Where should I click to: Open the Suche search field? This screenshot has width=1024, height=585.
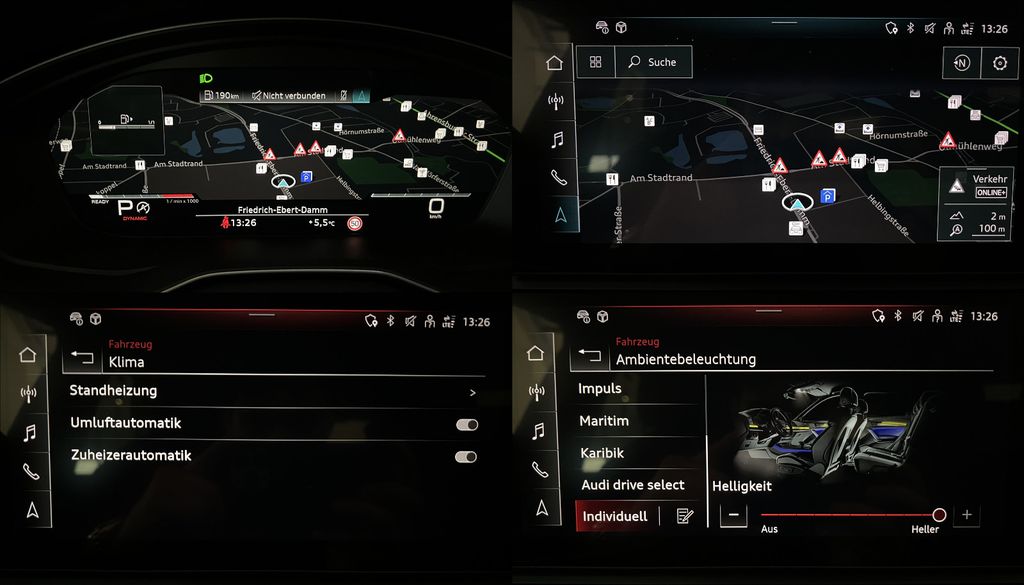coord(654,62)
